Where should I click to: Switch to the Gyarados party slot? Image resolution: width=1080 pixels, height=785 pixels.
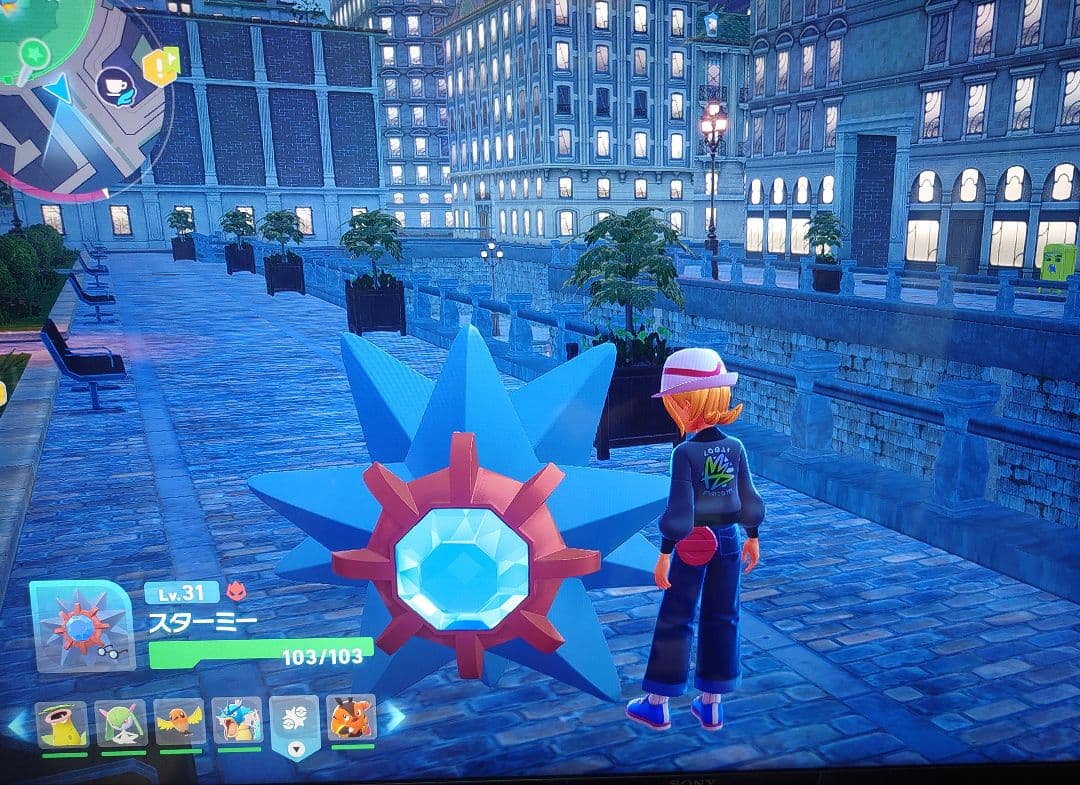click(238, 721)
